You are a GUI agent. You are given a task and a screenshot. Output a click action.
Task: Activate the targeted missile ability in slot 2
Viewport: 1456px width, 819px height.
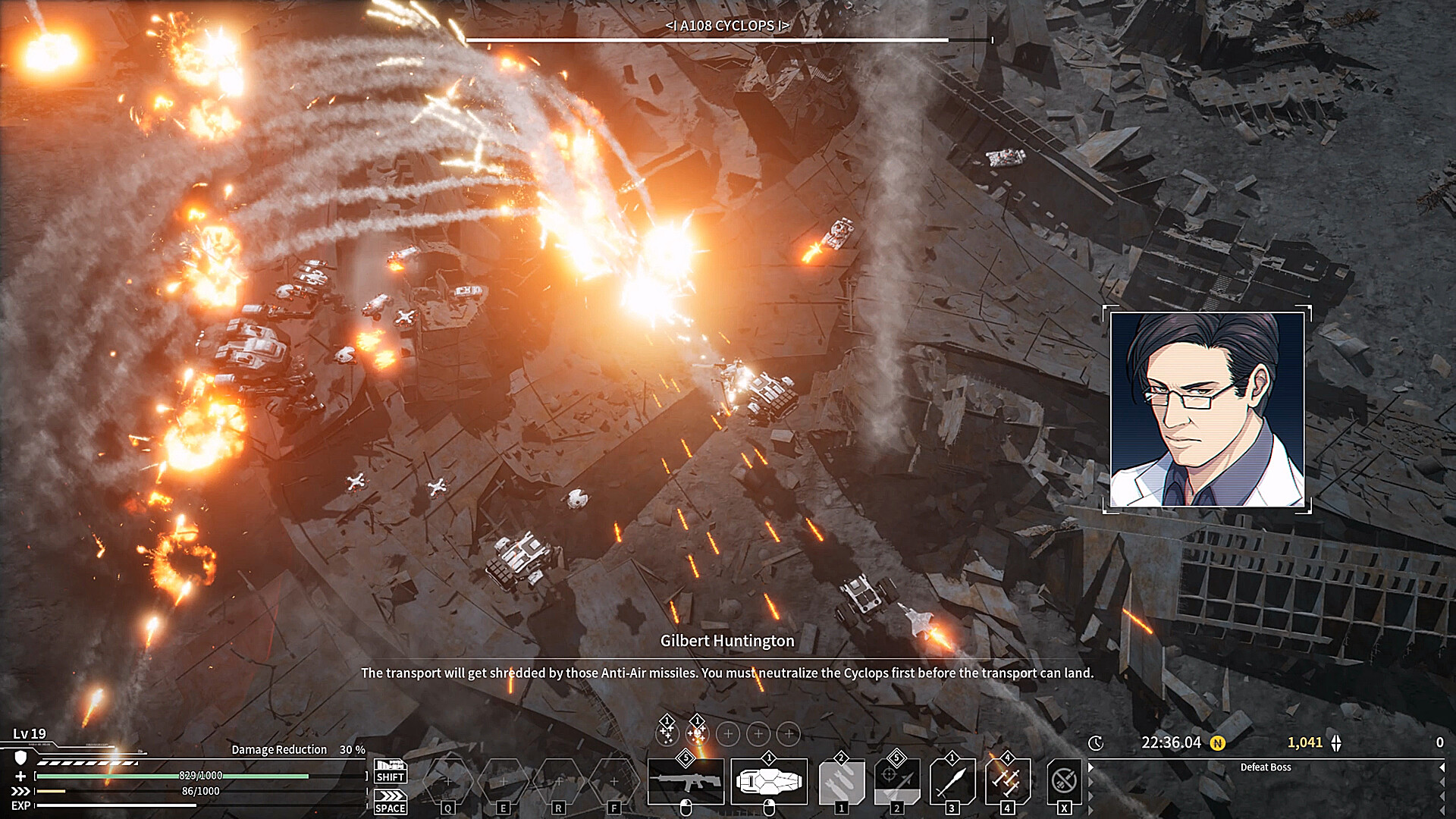[896, 781]
